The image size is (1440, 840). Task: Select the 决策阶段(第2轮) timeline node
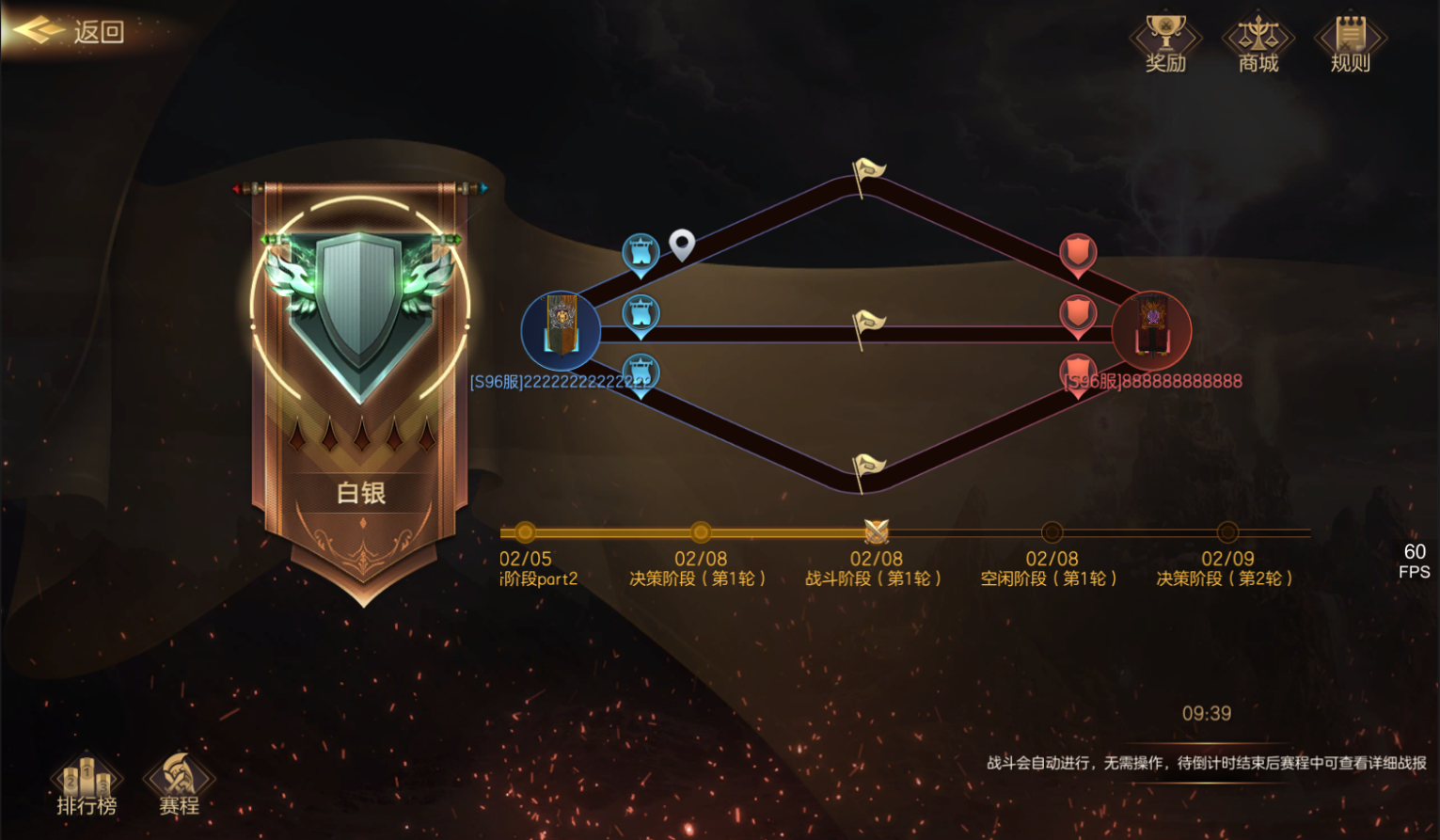tap(1227, 532)
